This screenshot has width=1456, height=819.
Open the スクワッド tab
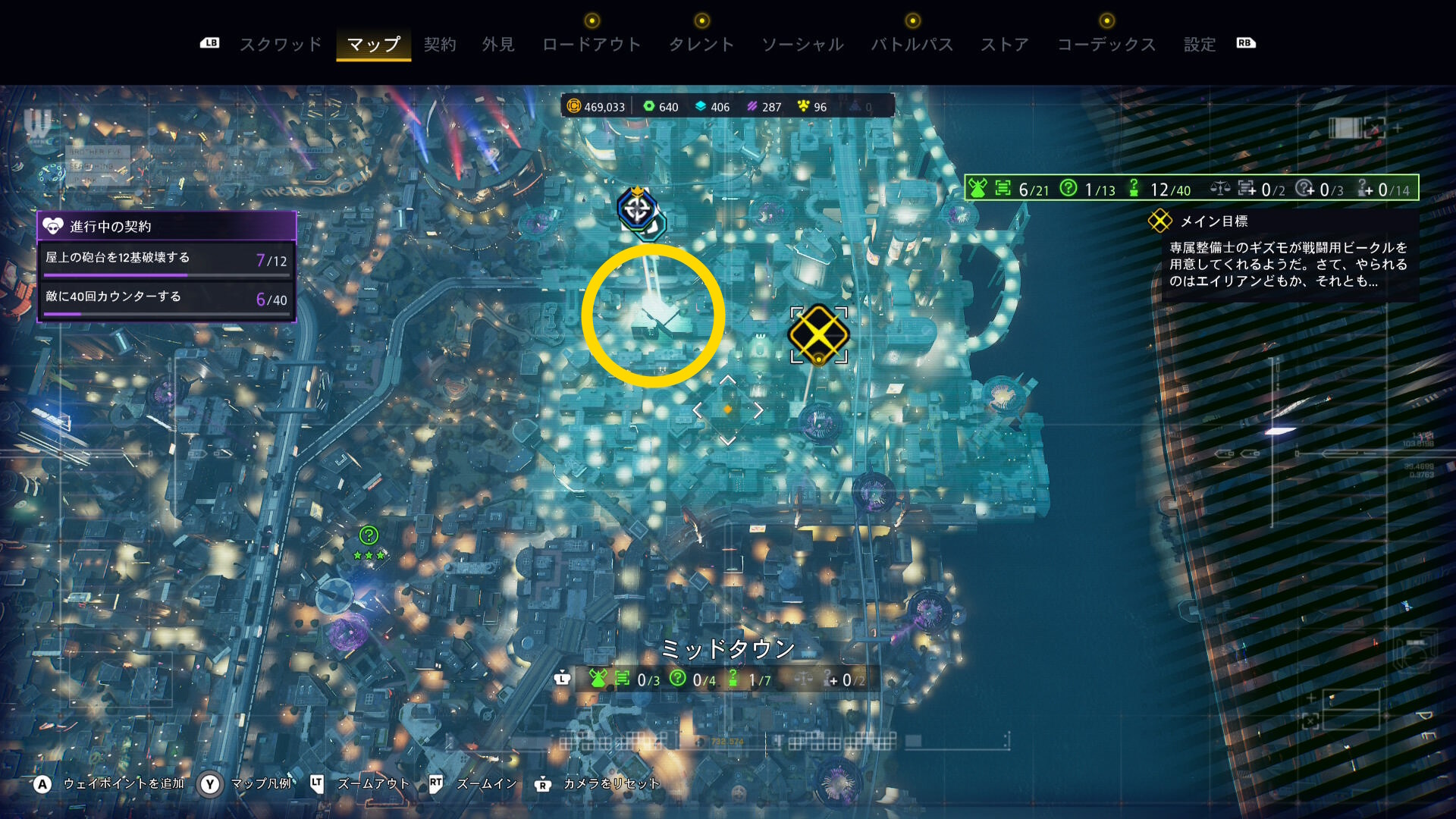tap(281, 45)
